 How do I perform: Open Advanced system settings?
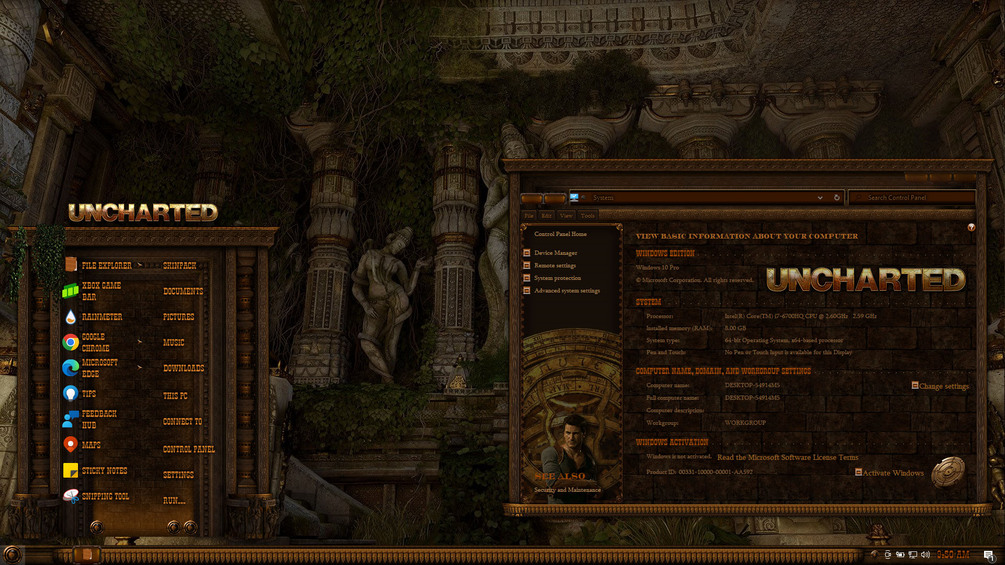pyautogui.click(x=567, y=291)
